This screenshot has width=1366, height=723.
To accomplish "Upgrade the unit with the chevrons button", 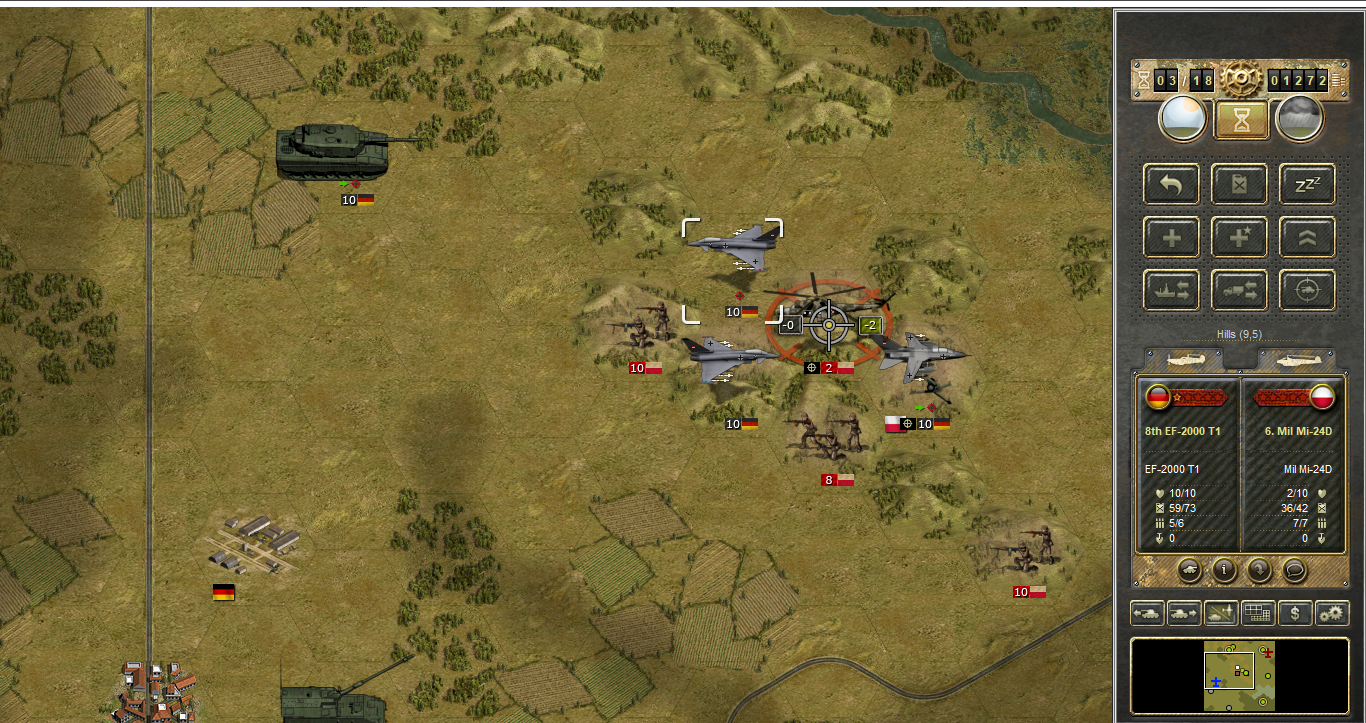I will (1307, 237).
